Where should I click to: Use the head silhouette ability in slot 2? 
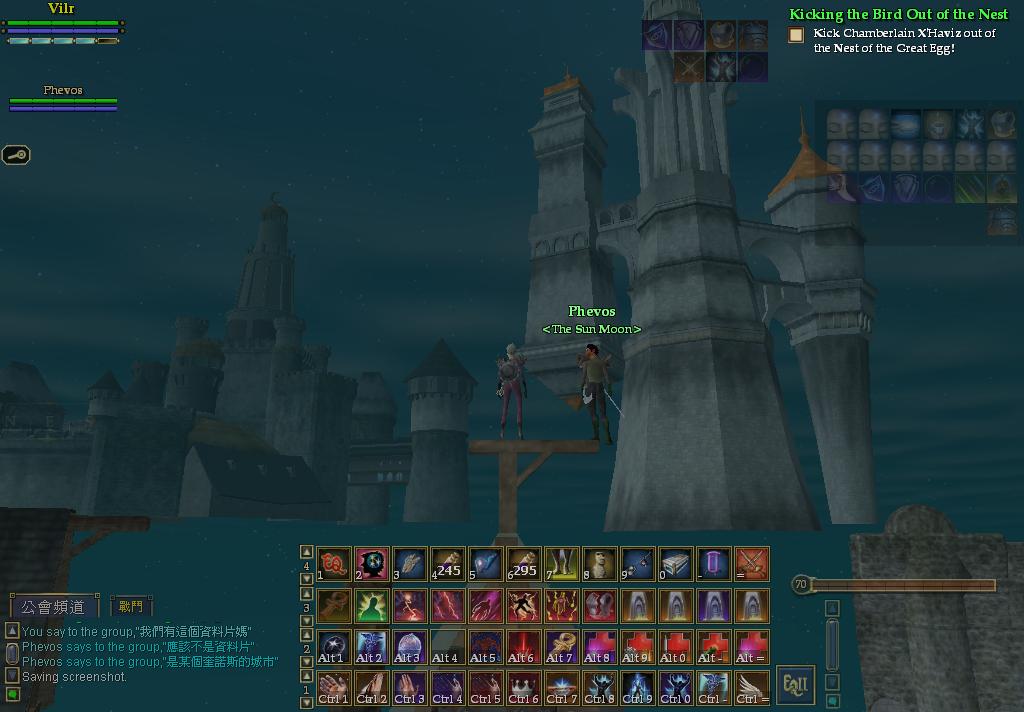[x=372, y=564]
